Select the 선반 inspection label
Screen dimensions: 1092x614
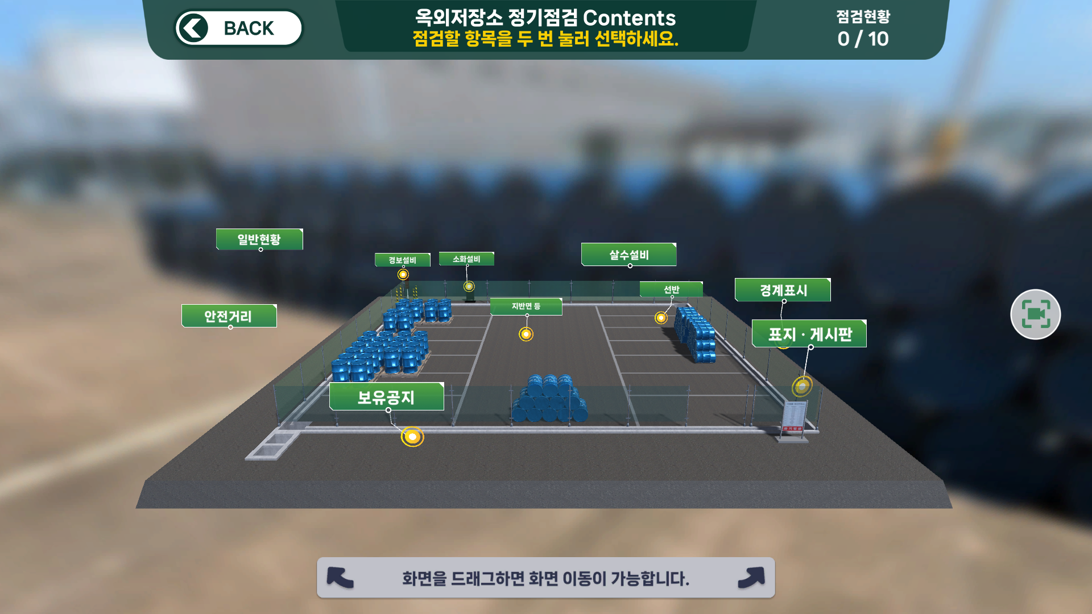(671, 290)
